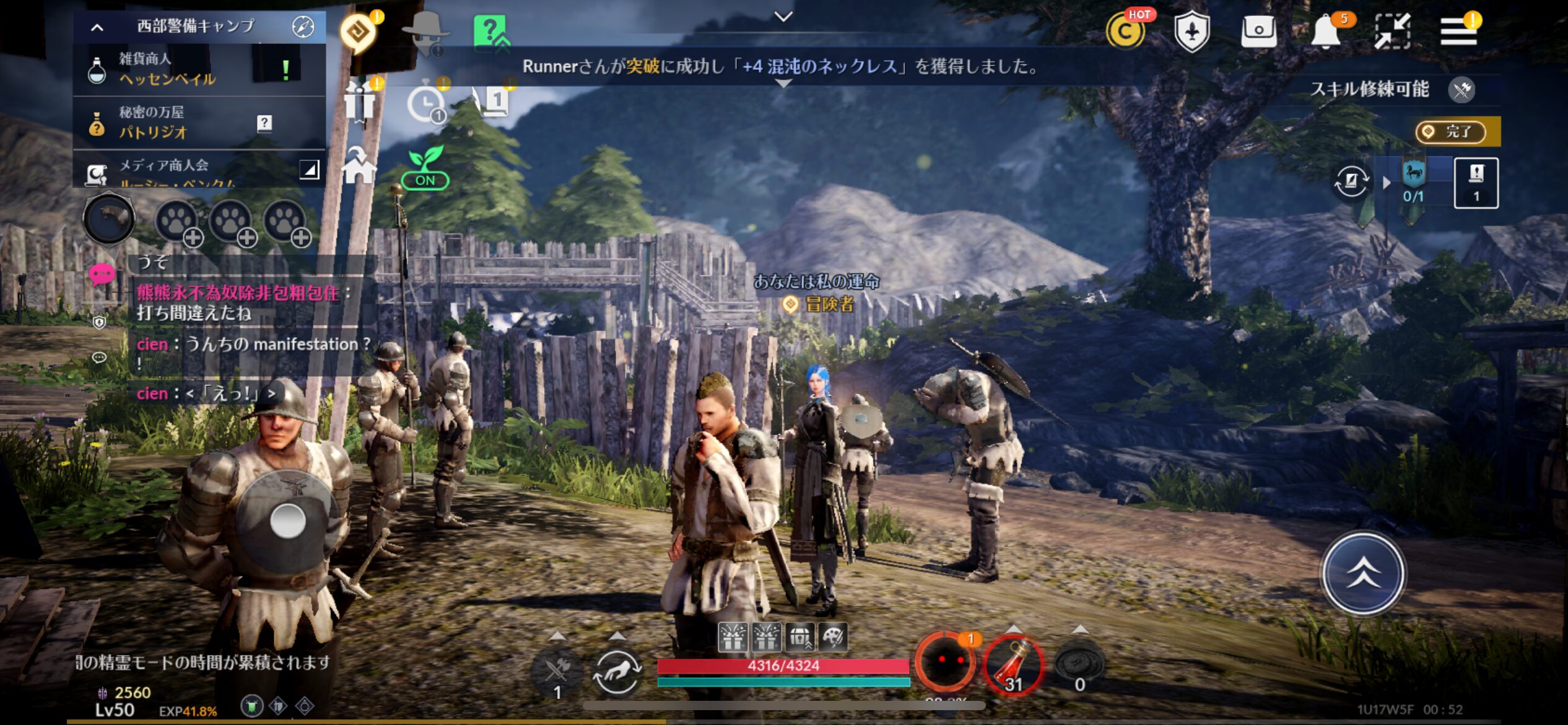
Task: Open the notification bell alerts
Action: [x=1326, y=31]
